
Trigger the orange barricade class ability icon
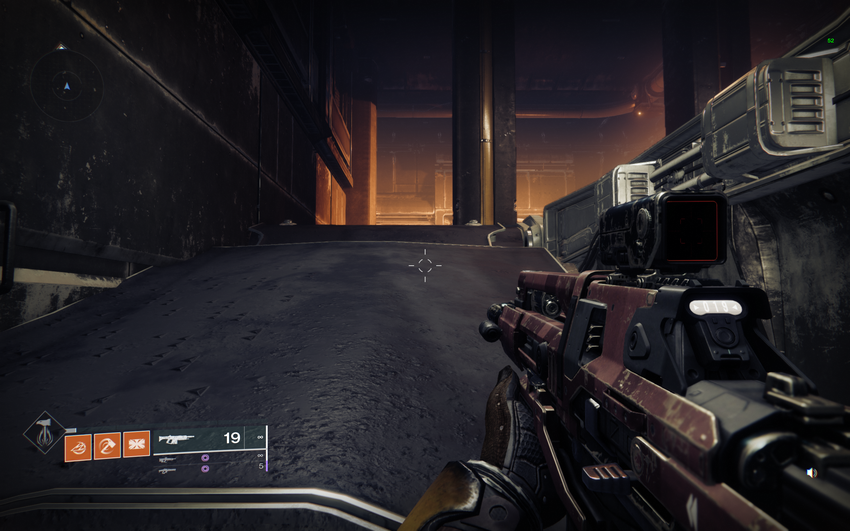click(136, 444)
